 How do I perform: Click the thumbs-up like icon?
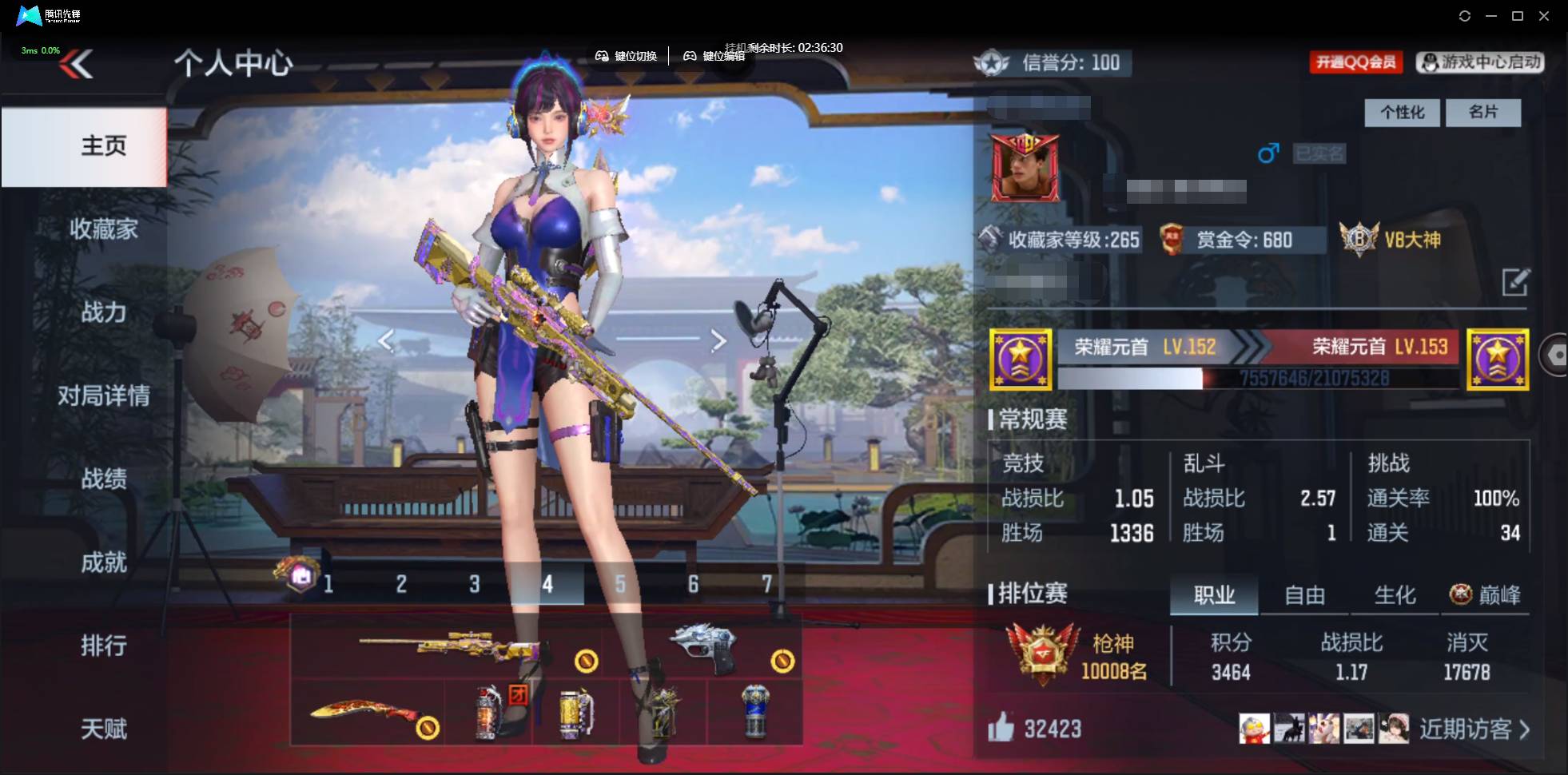click(1001, 728)
